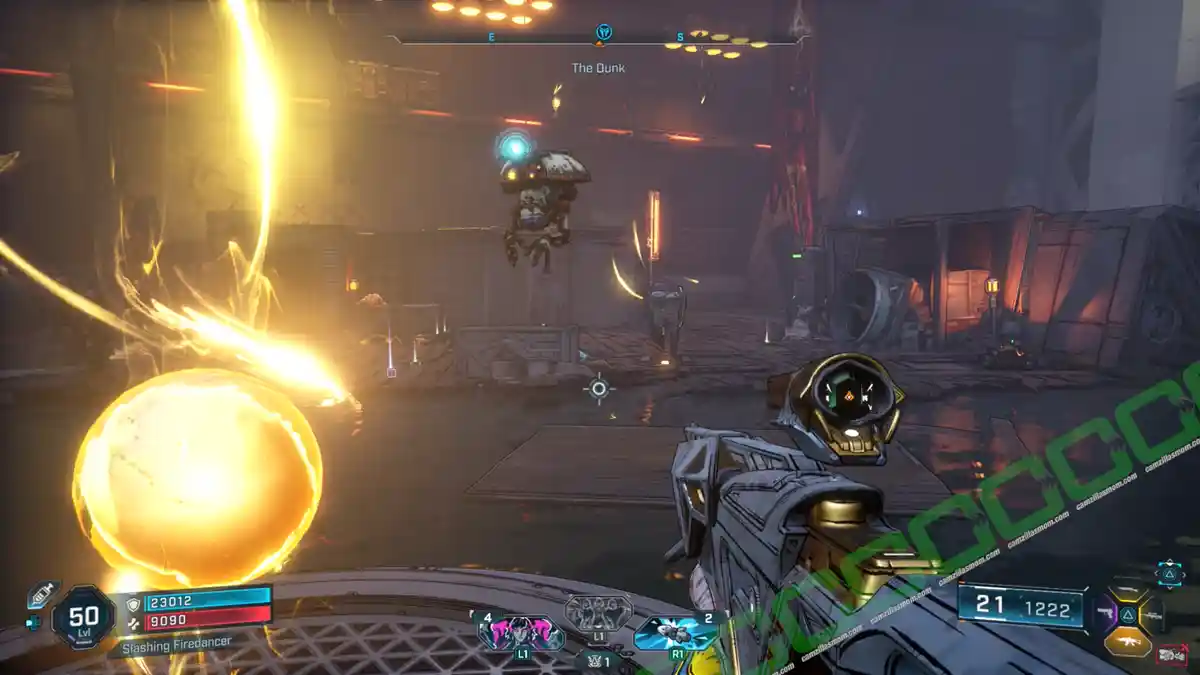The height and width of the screenshot is (675, 1200).
Task: Click the level 50 badge
Action: pos(83,617)
